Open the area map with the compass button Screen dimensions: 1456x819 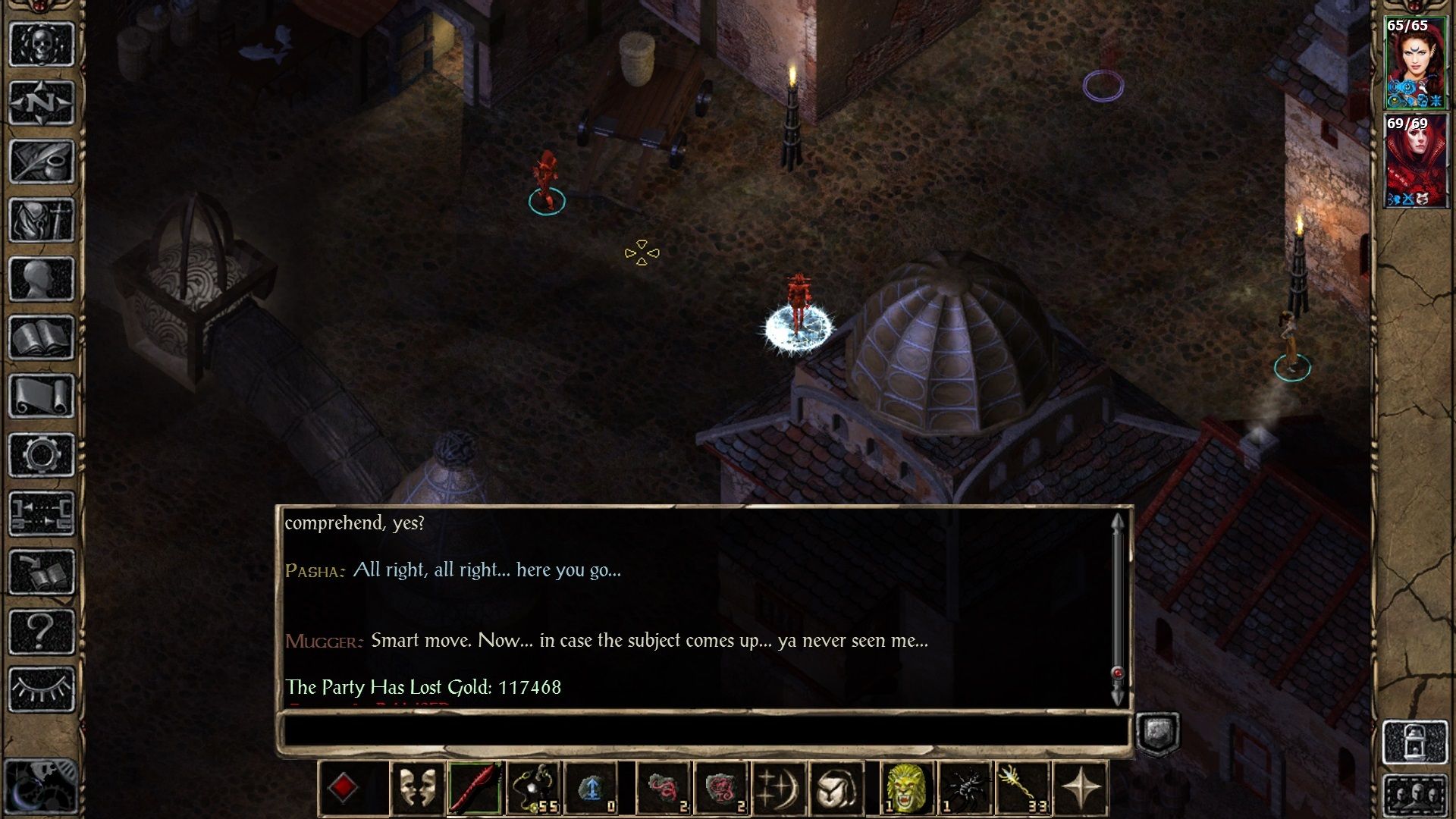[x=42, y=102]
